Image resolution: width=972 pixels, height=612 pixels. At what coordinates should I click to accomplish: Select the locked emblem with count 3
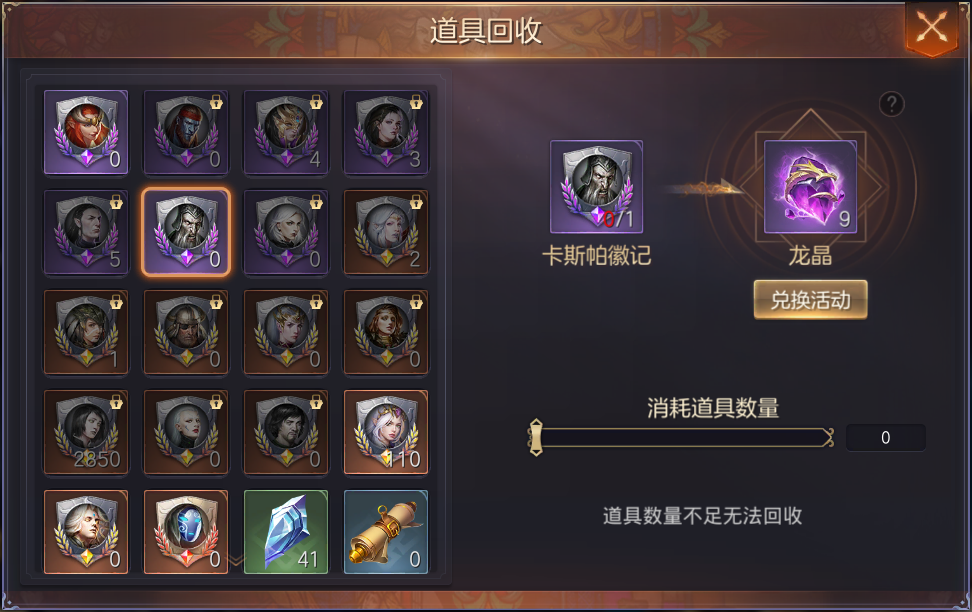tap(386, 133)
